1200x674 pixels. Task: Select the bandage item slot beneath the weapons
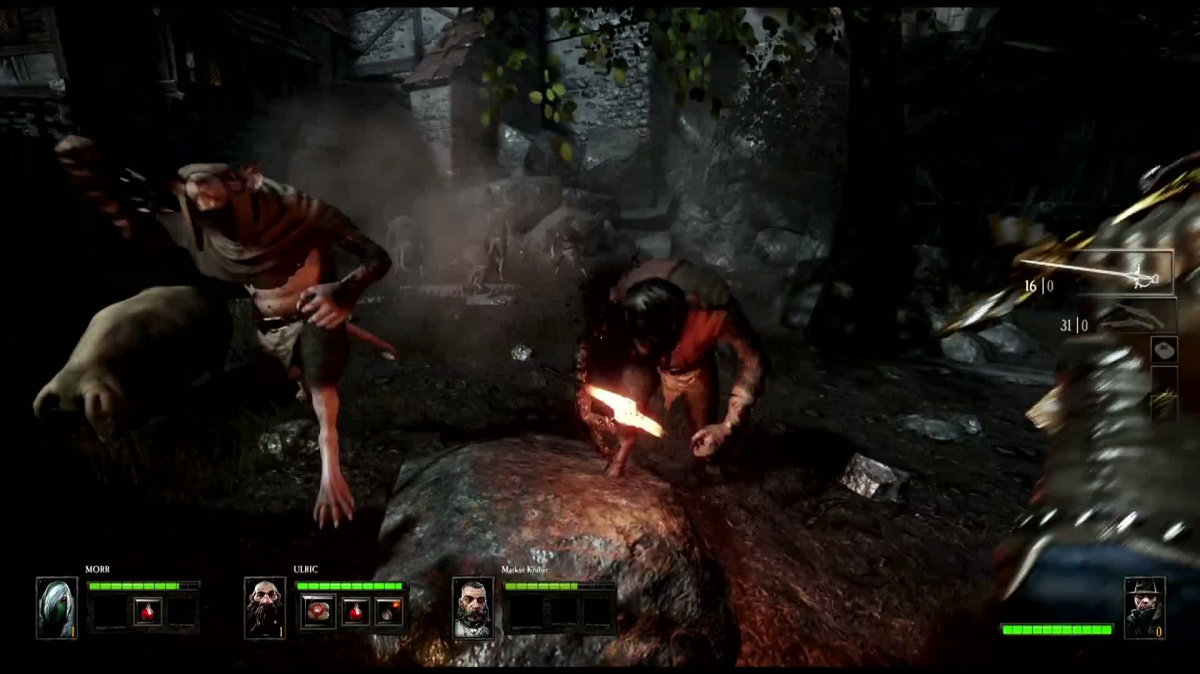tap(1164, 349)
